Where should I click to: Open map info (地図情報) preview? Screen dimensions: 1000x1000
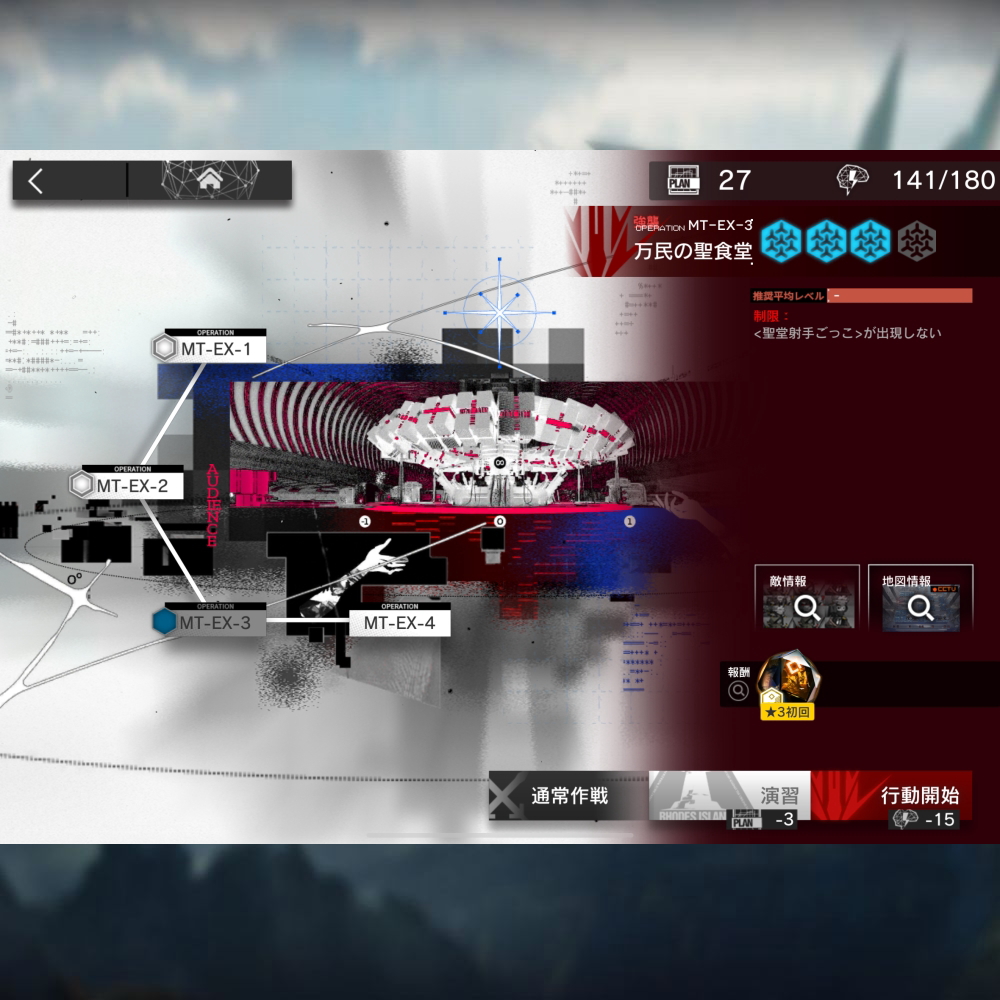(920, 599)
